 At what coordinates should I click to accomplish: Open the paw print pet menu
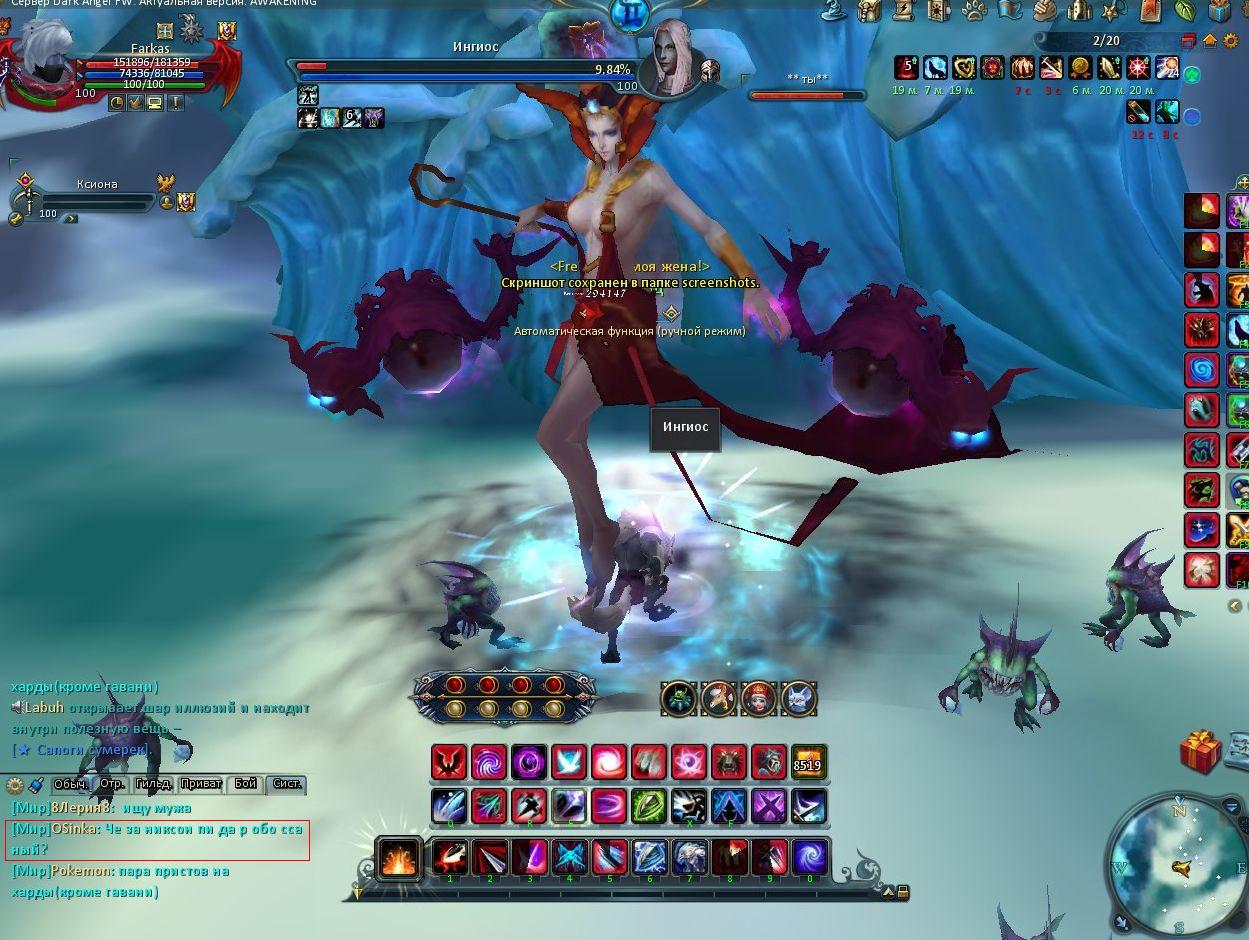974,11
